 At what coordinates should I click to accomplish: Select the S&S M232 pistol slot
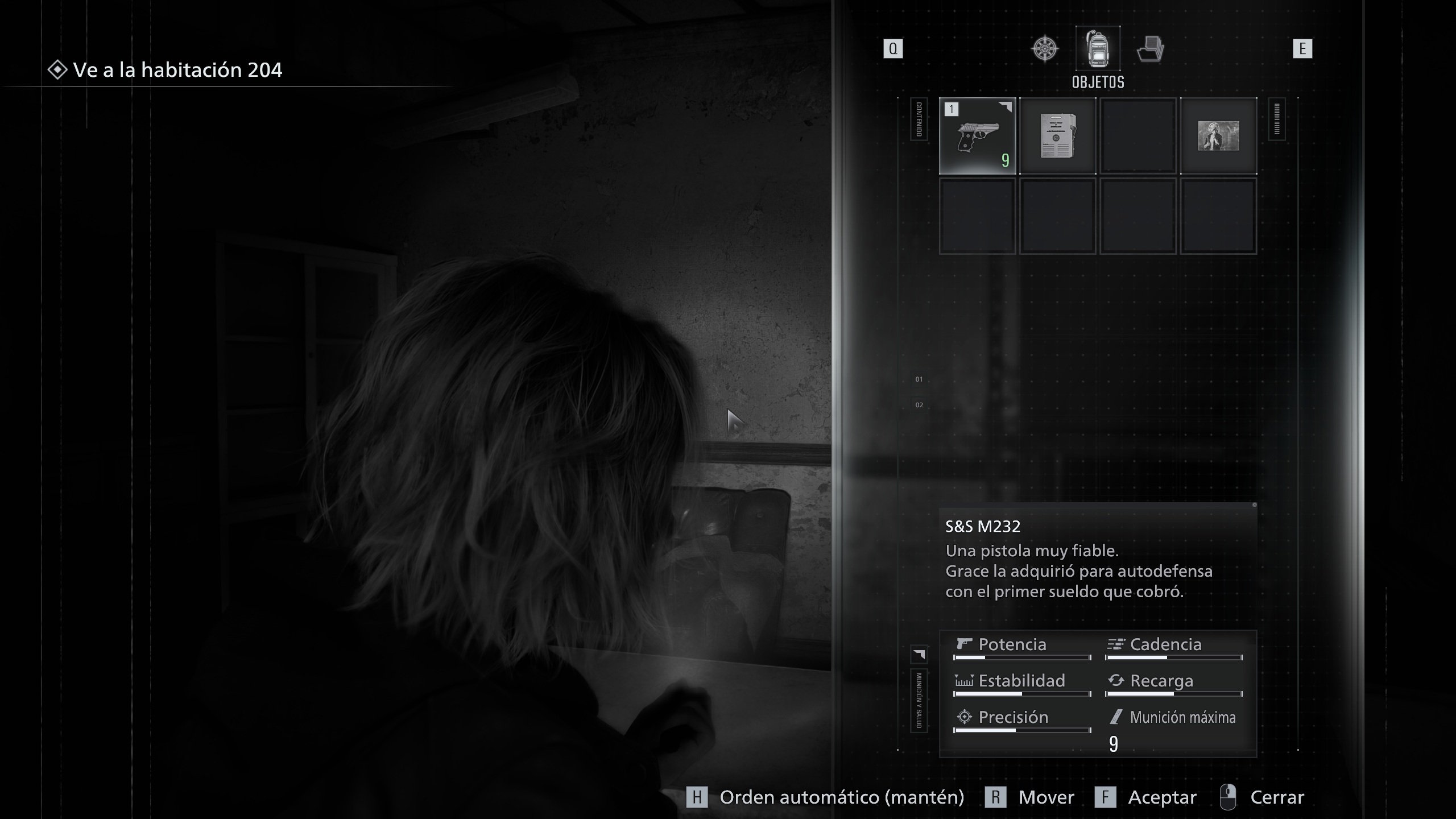977,136
